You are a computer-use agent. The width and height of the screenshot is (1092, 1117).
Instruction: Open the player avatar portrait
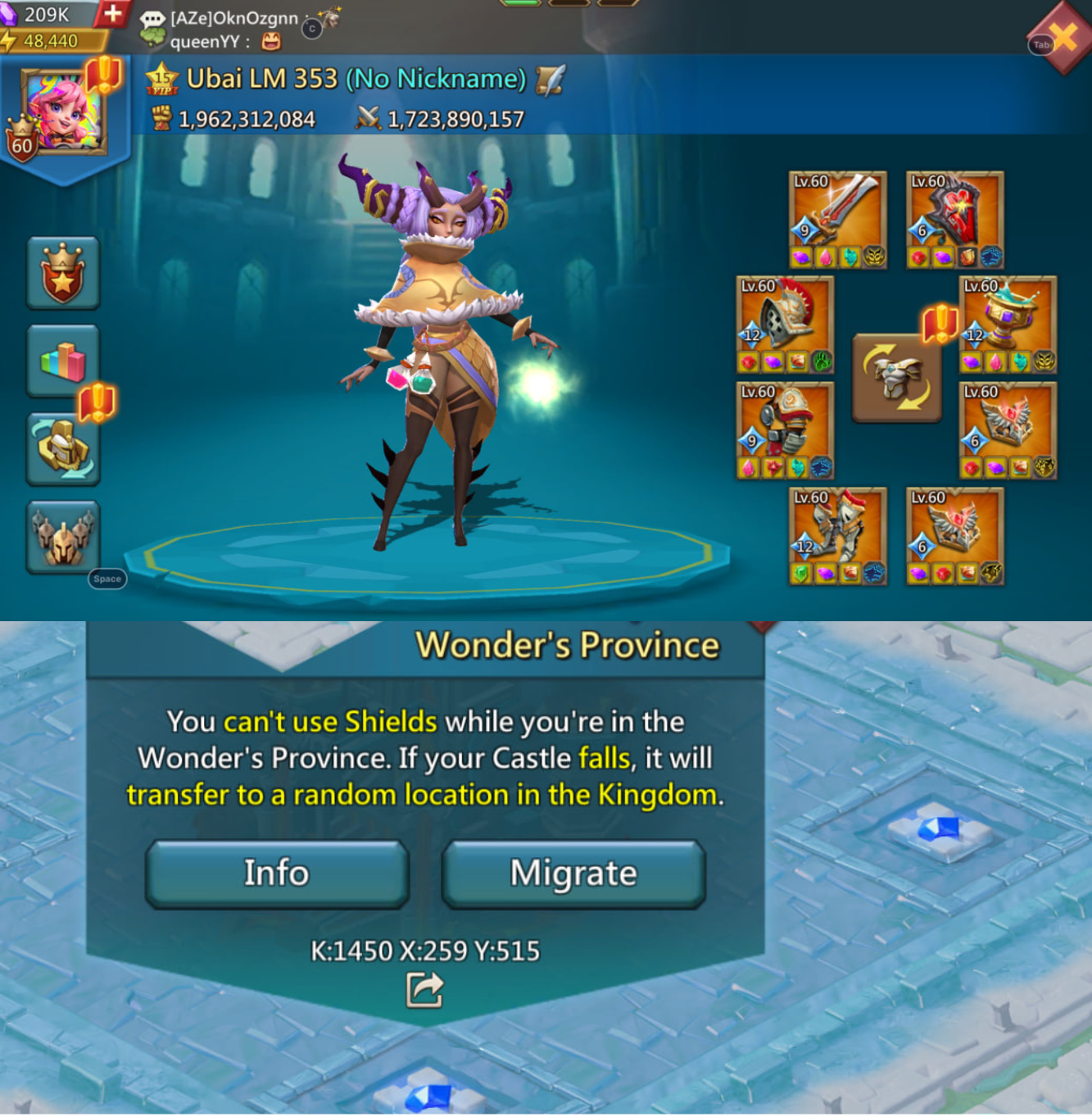tap(62, 112)
